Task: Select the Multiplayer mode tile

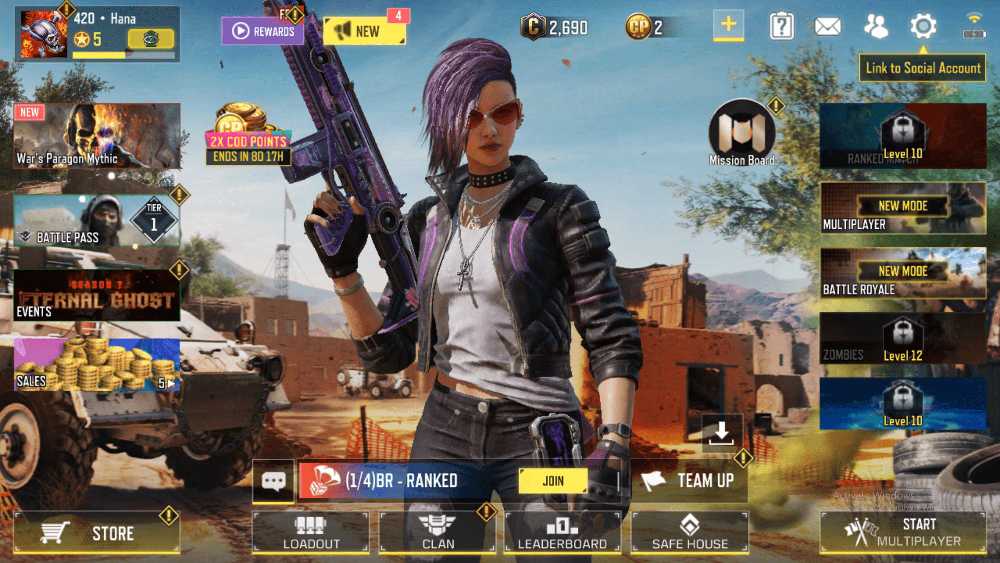Action: 903,211
